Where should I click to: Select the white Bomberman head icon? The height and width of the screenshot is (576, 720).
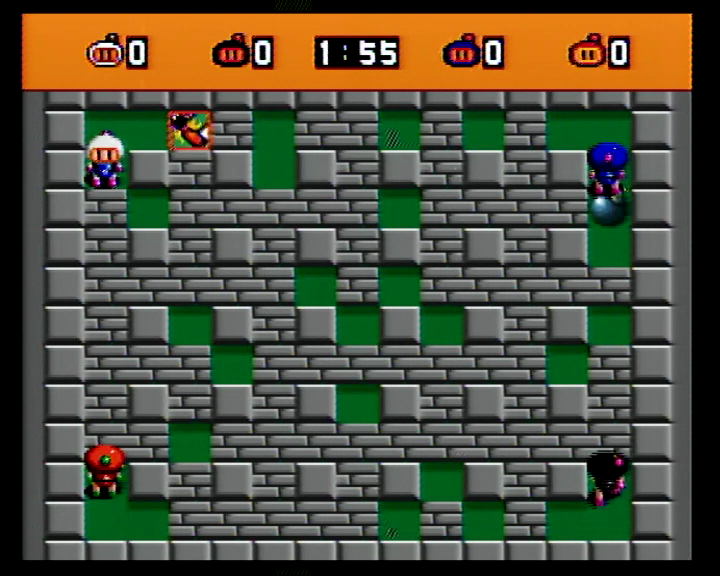(104, 52)
